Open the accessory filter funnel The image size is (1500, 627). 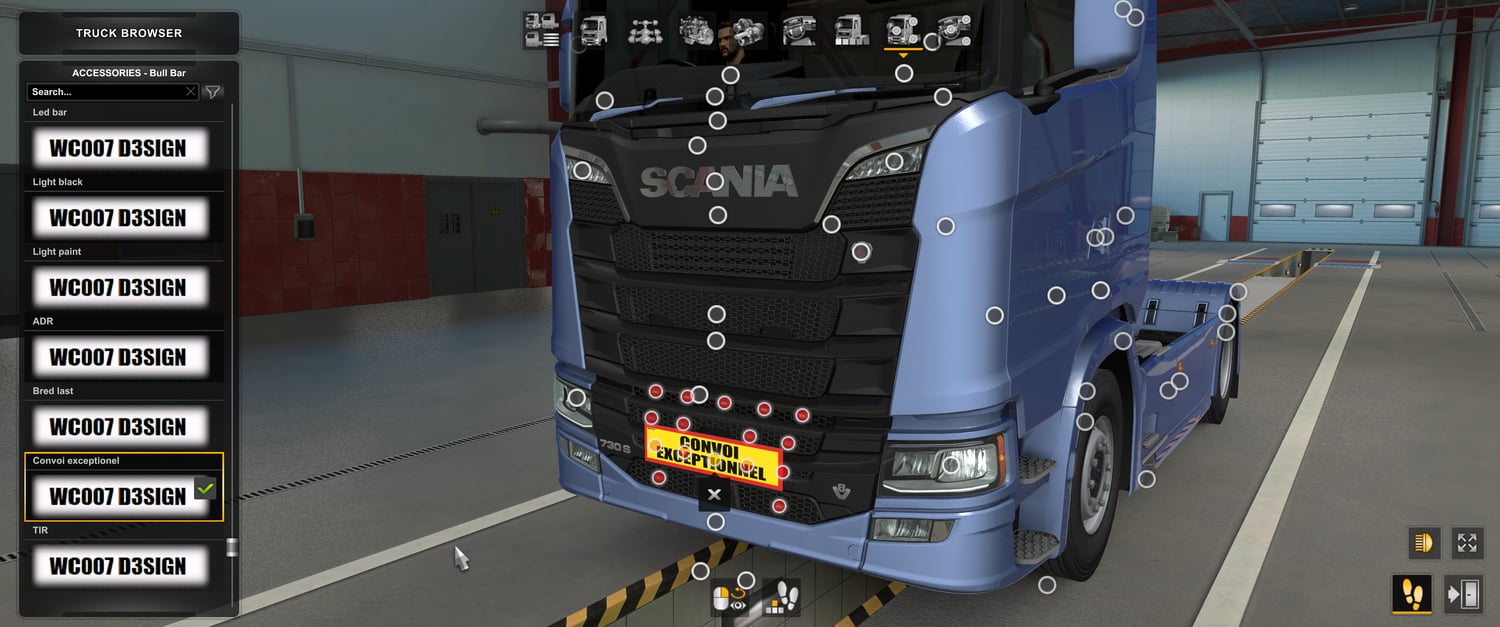click(x=213, y=92)
